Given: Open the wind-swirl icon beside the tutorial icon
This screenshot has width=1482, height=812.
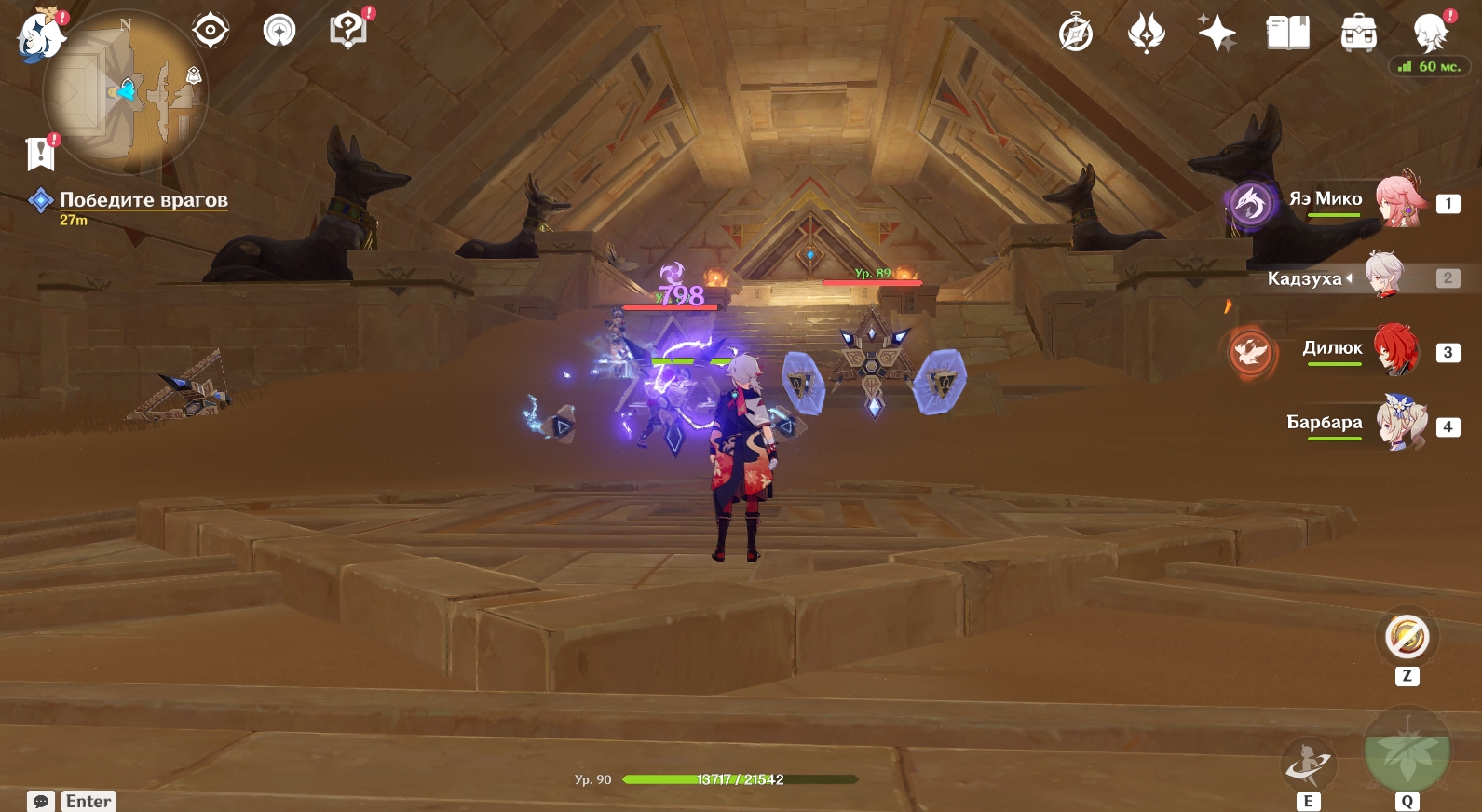Looking at the screenshot, I should tap(279, 31).
